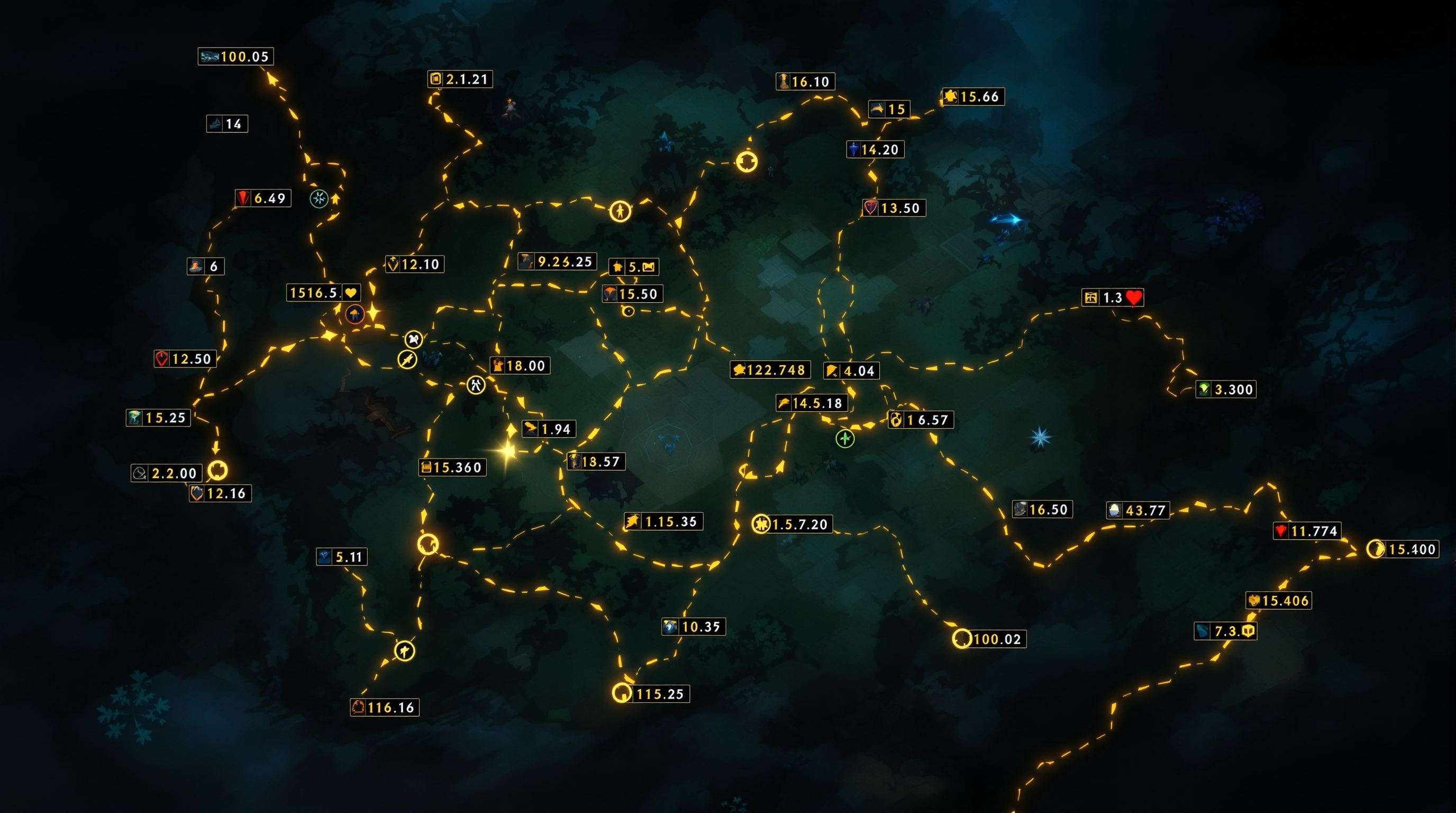
Task: Click the 115.25 map marker
Action: pyautogui.click(x=651, y=694)
